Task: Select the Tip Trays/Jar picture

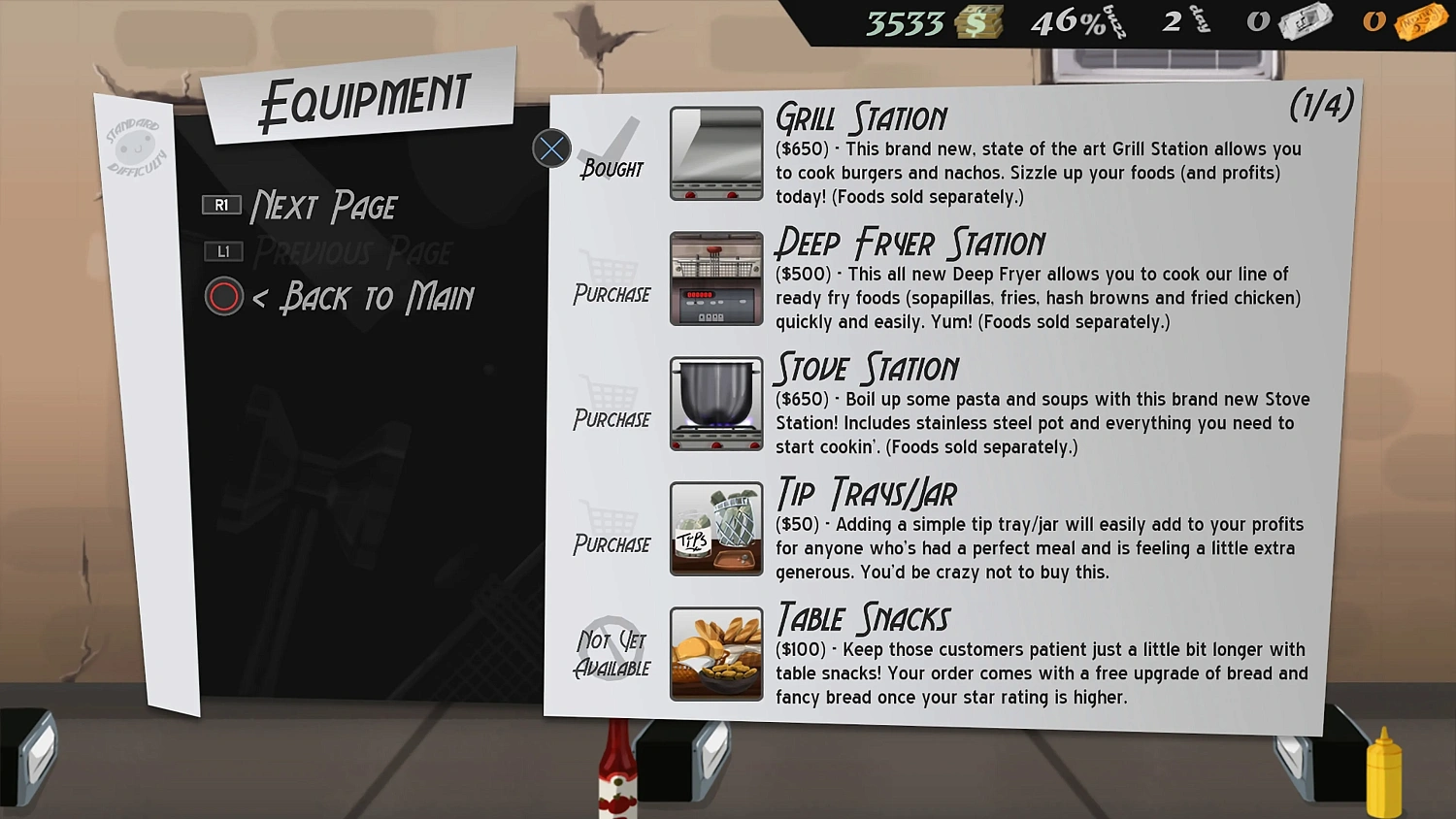Action: (x=715, y=528)
